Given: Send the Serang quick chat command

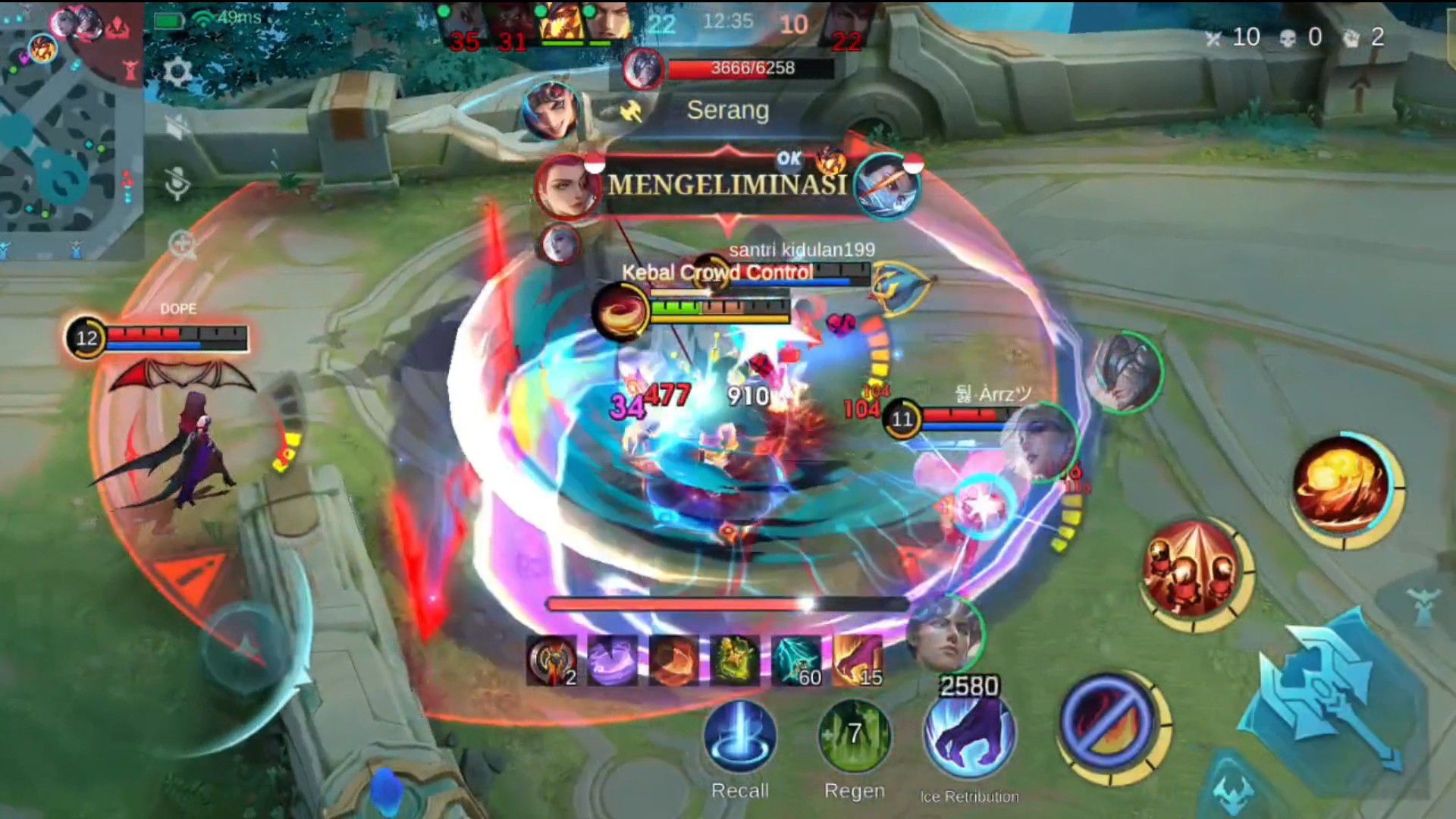Looking at the screenshot, I should click(726, 111).
